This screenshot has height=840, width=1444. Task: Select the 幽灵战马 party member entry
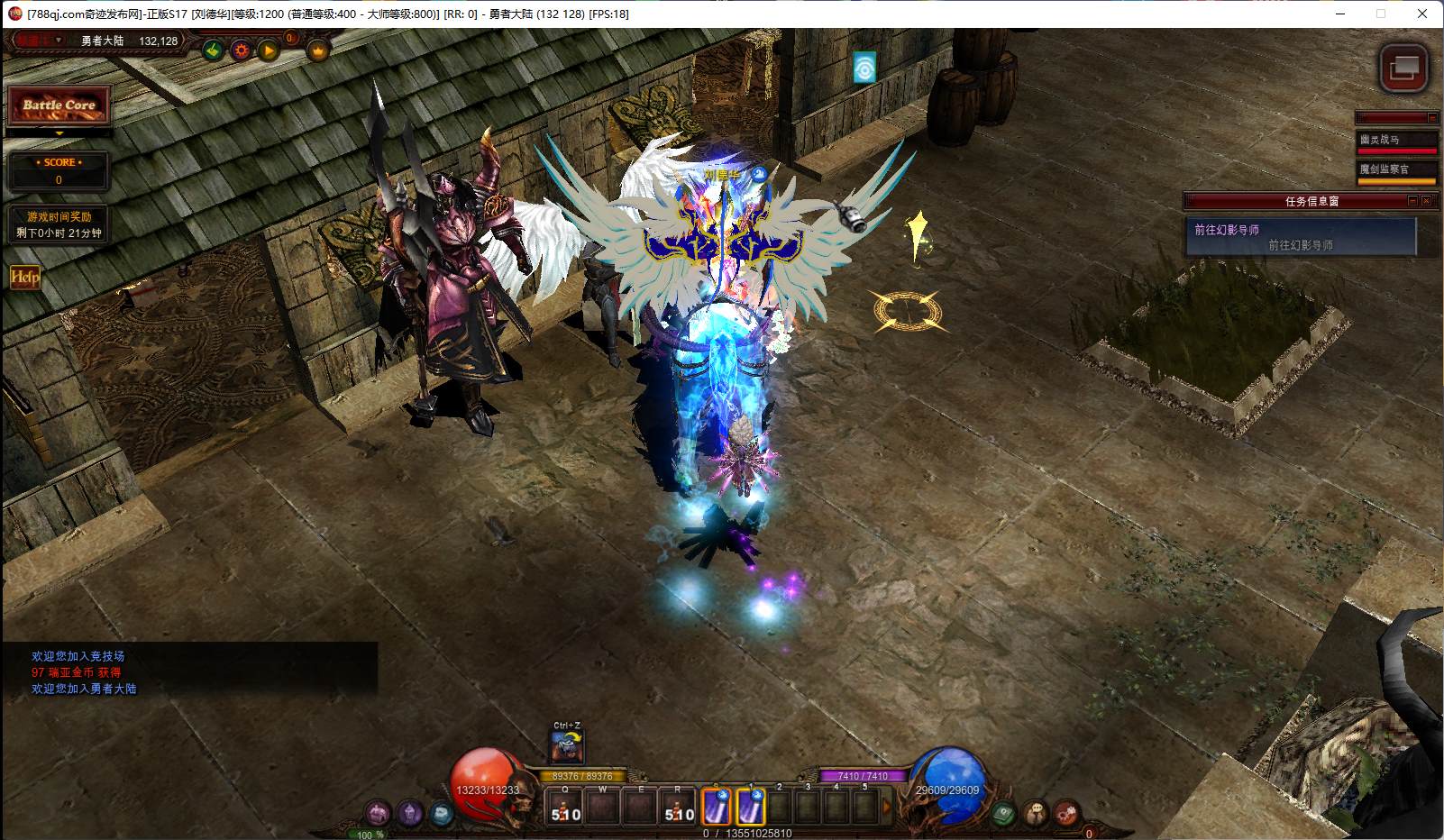pyautogui.click(x=1397, y=140)
